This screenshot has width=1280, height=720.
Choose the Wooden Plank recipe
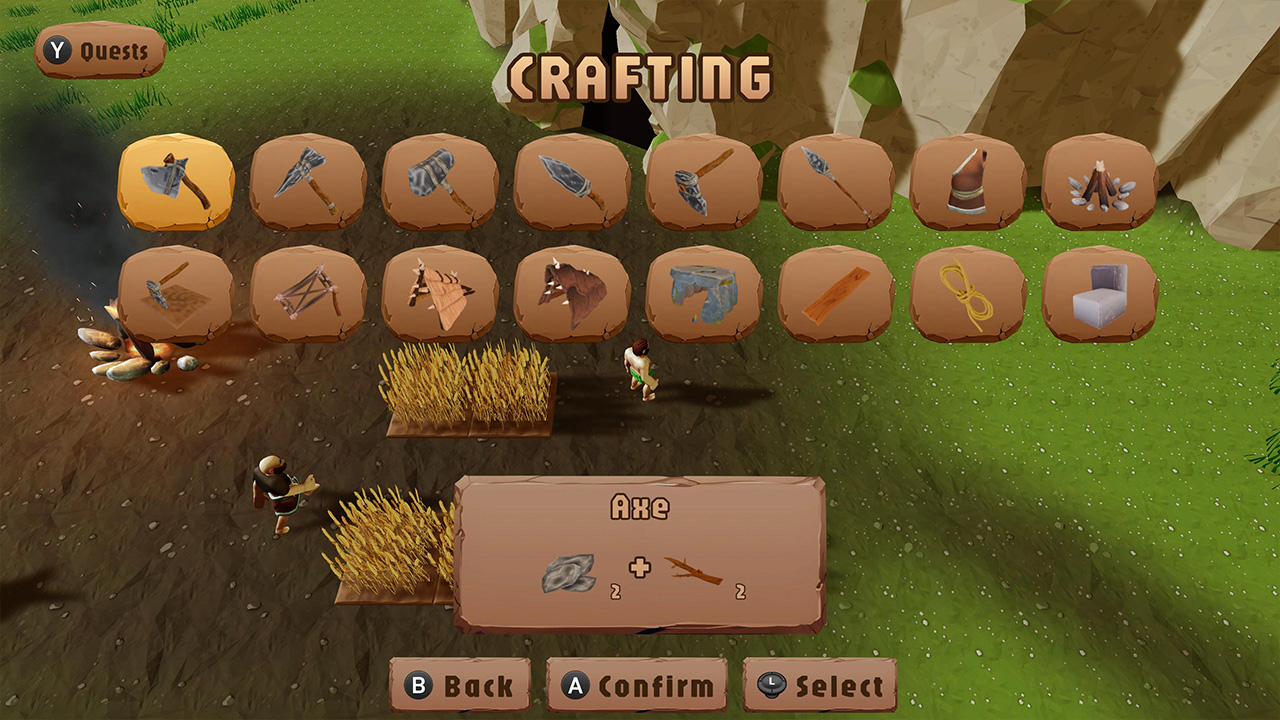pos(836,292)
